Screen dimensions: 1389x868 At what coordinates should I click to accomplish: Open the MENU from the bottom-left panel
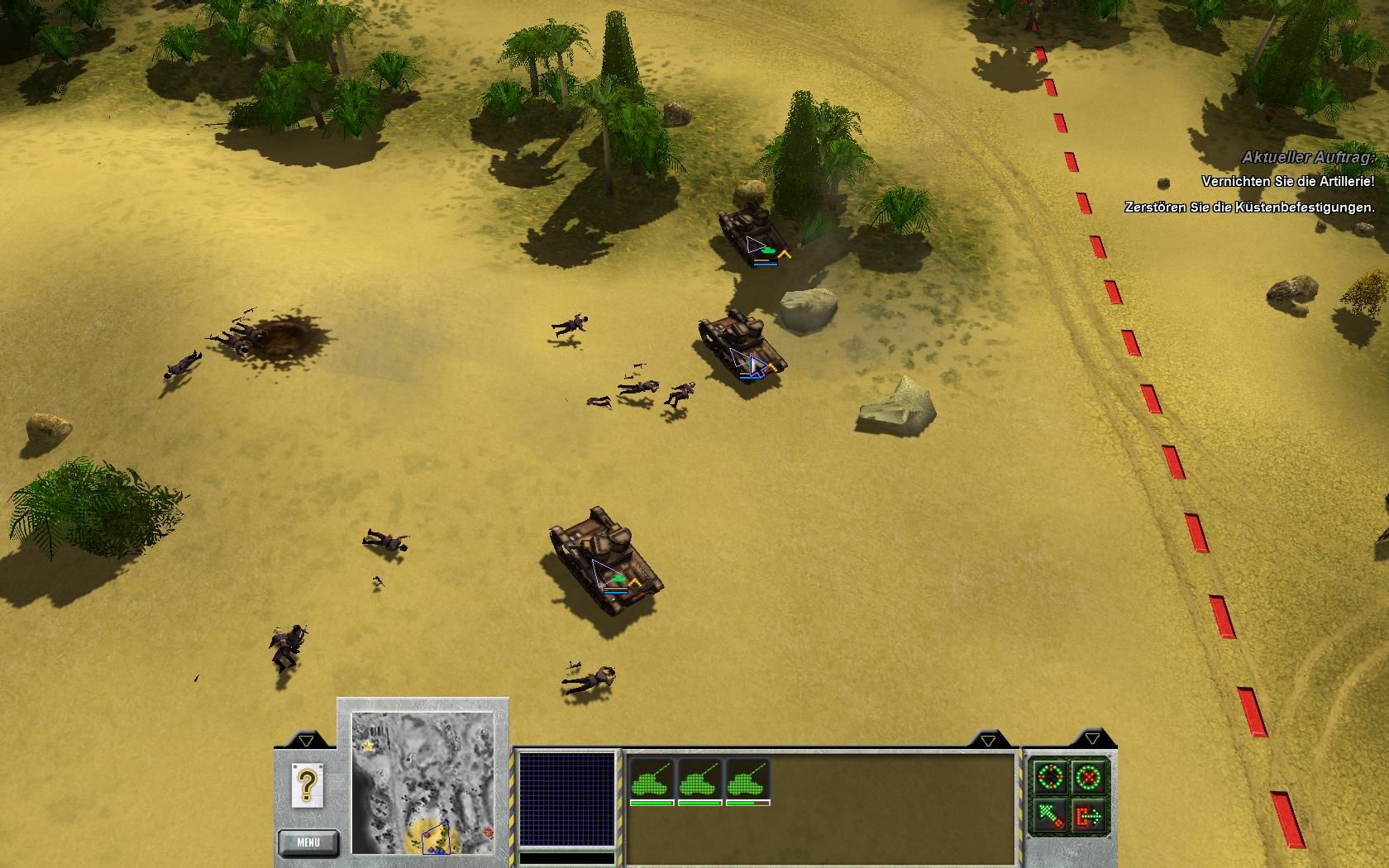pyautogui.click(x=308, y=842)
